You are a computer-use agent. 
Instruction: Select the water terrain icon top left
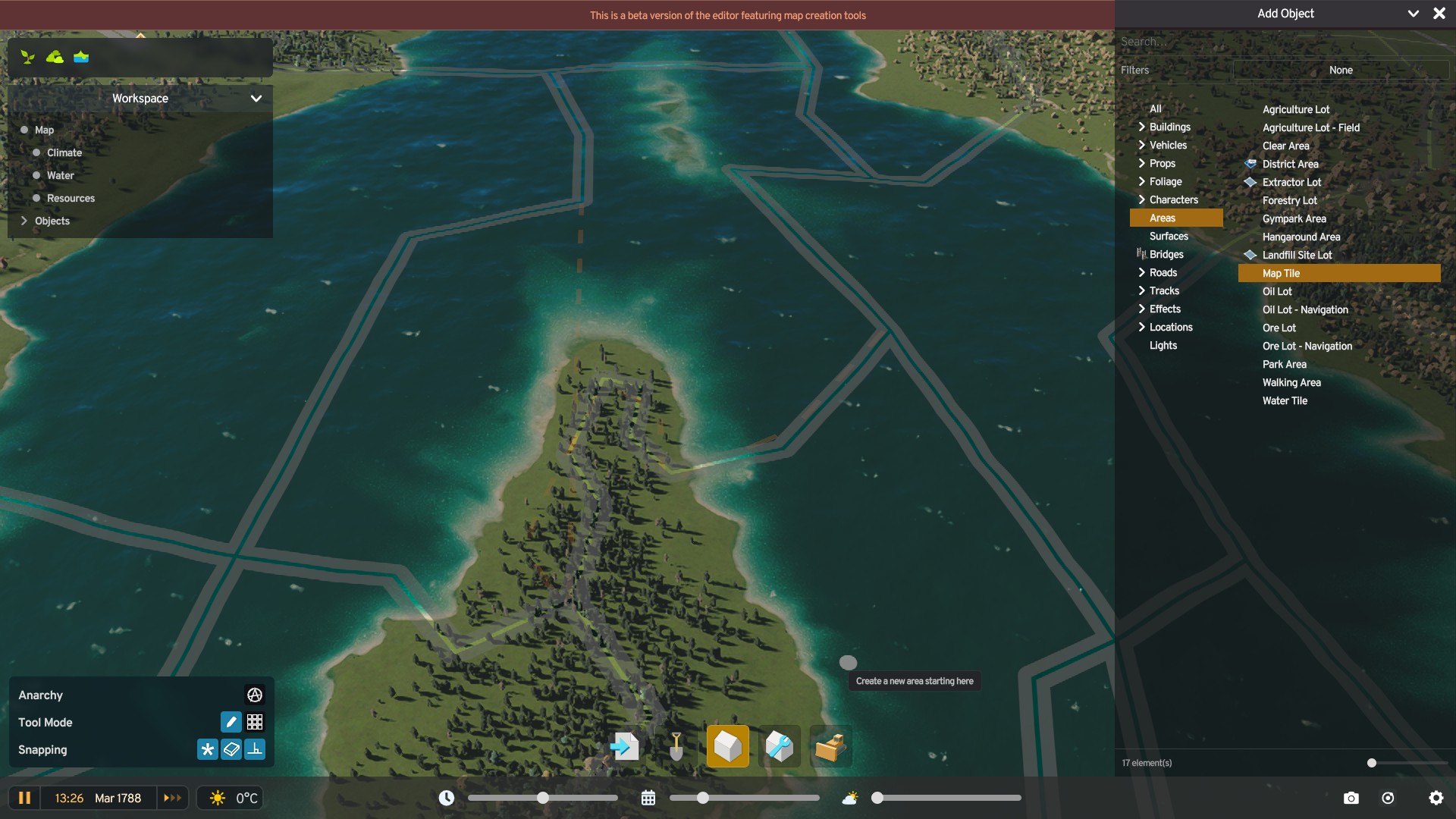click(80, 57)
